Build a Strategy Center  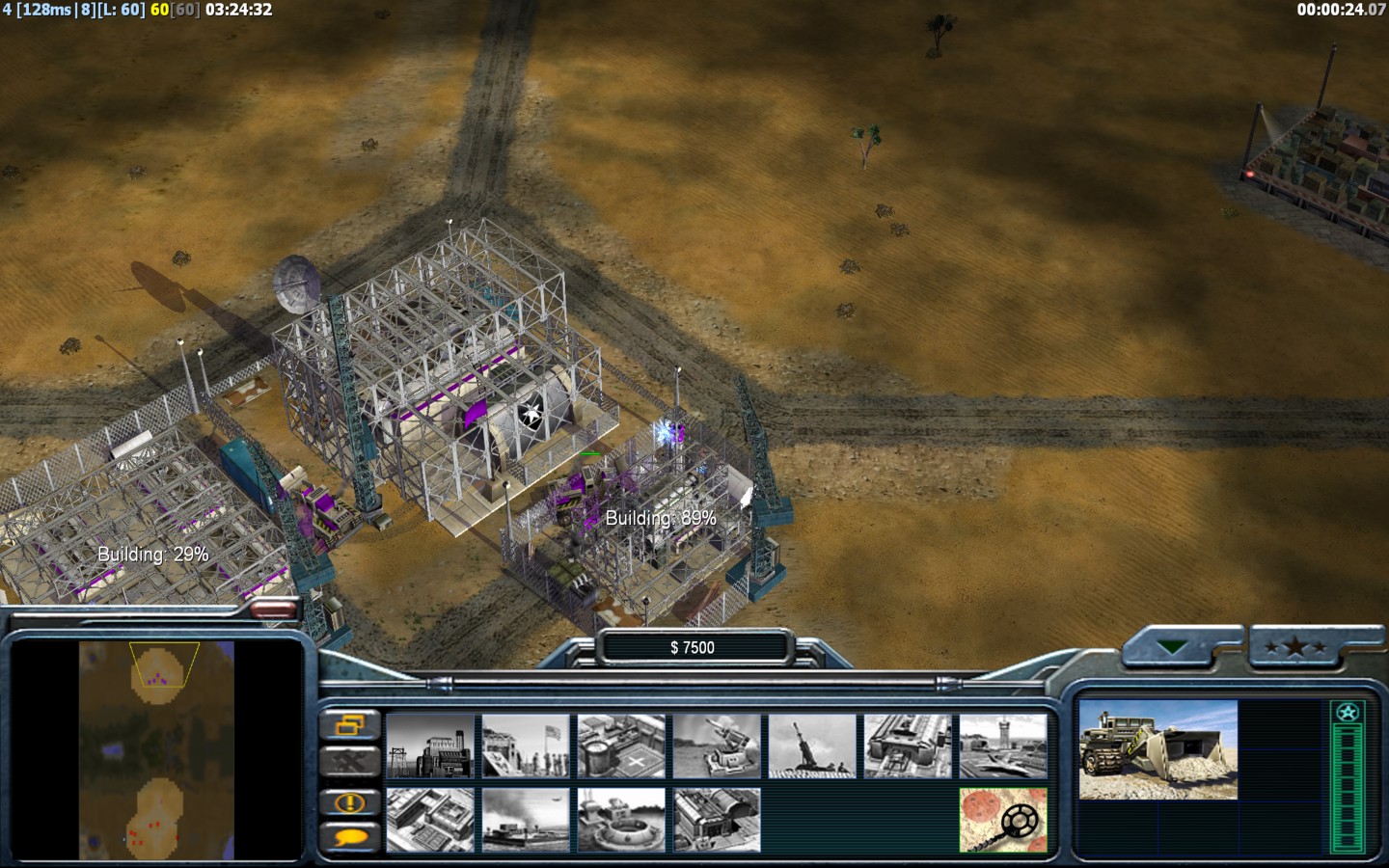tap(430, 820)
